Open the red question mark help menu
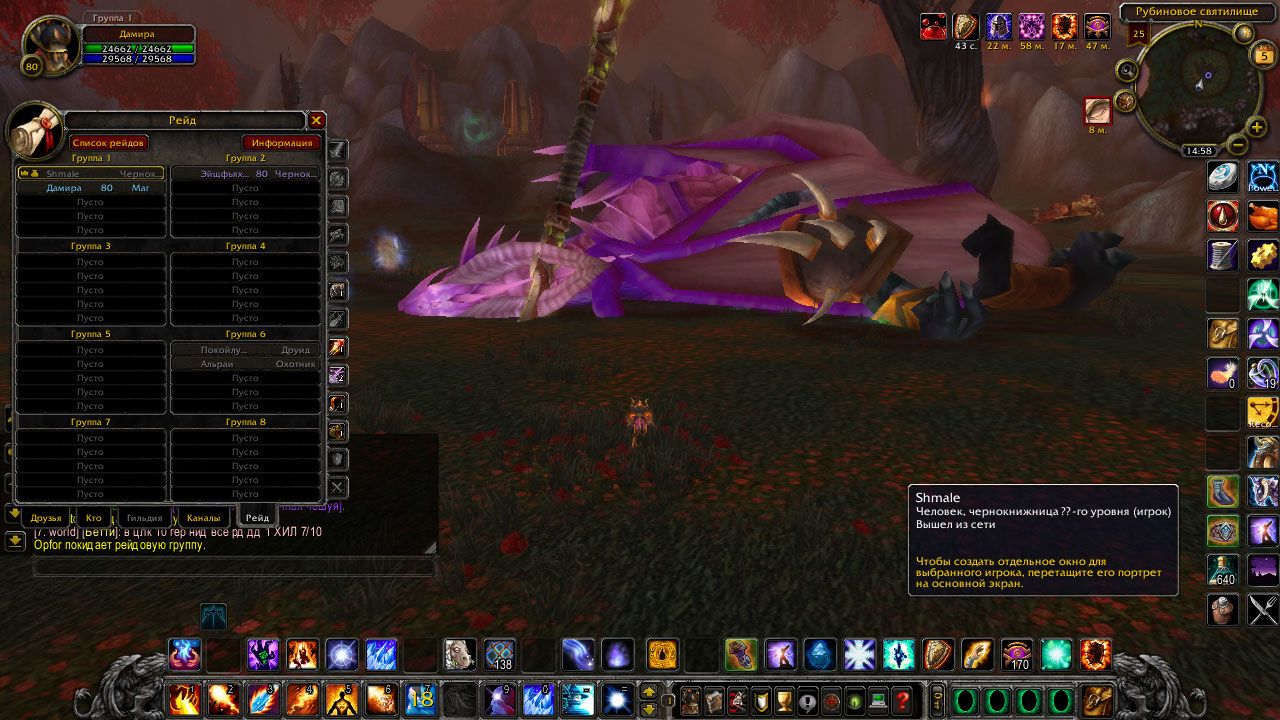This screenshot has width=1280, height=720. click(902, 700)
